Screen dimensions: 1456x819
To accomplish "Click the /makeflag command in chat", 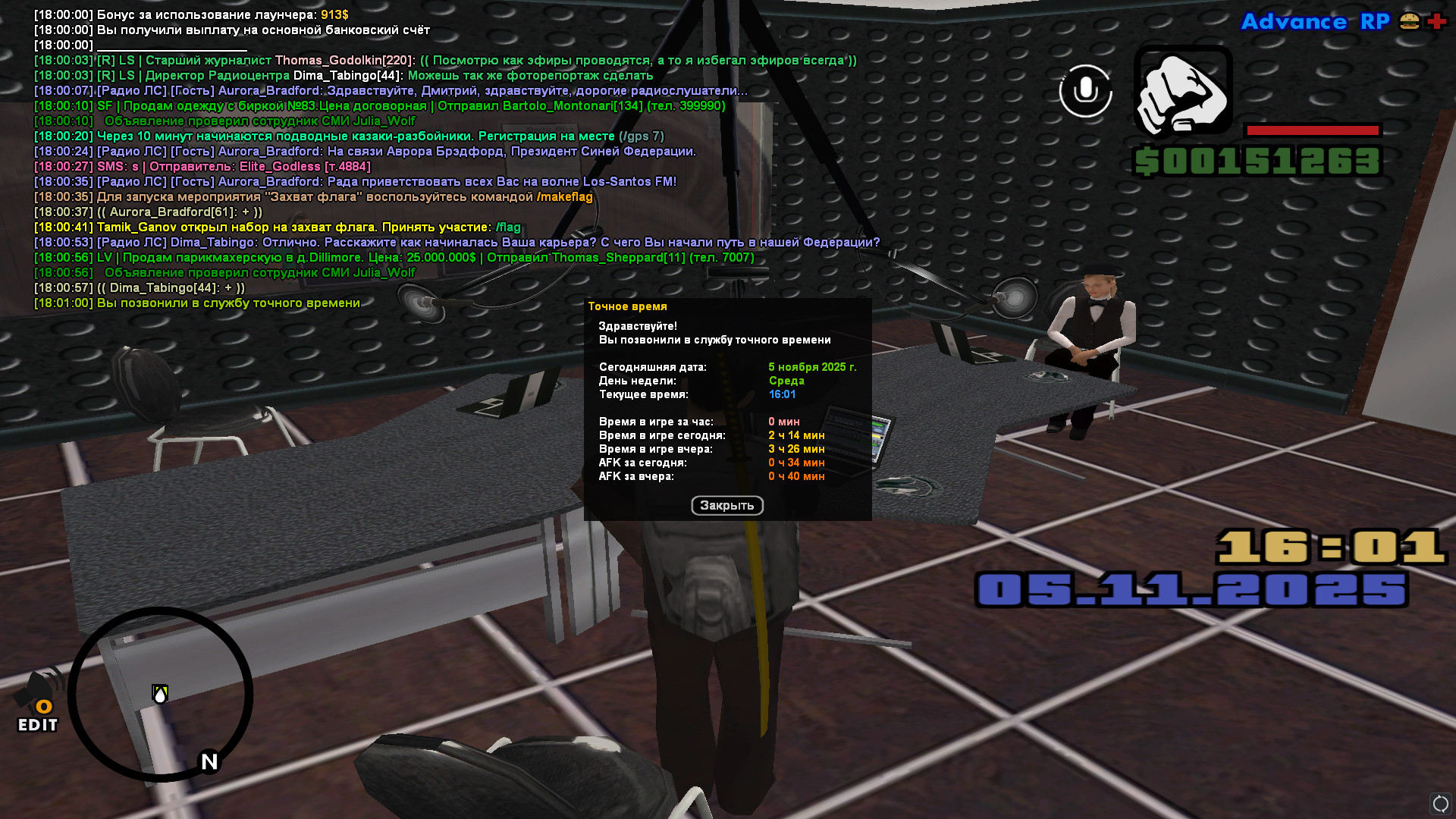I will (565, 196).
